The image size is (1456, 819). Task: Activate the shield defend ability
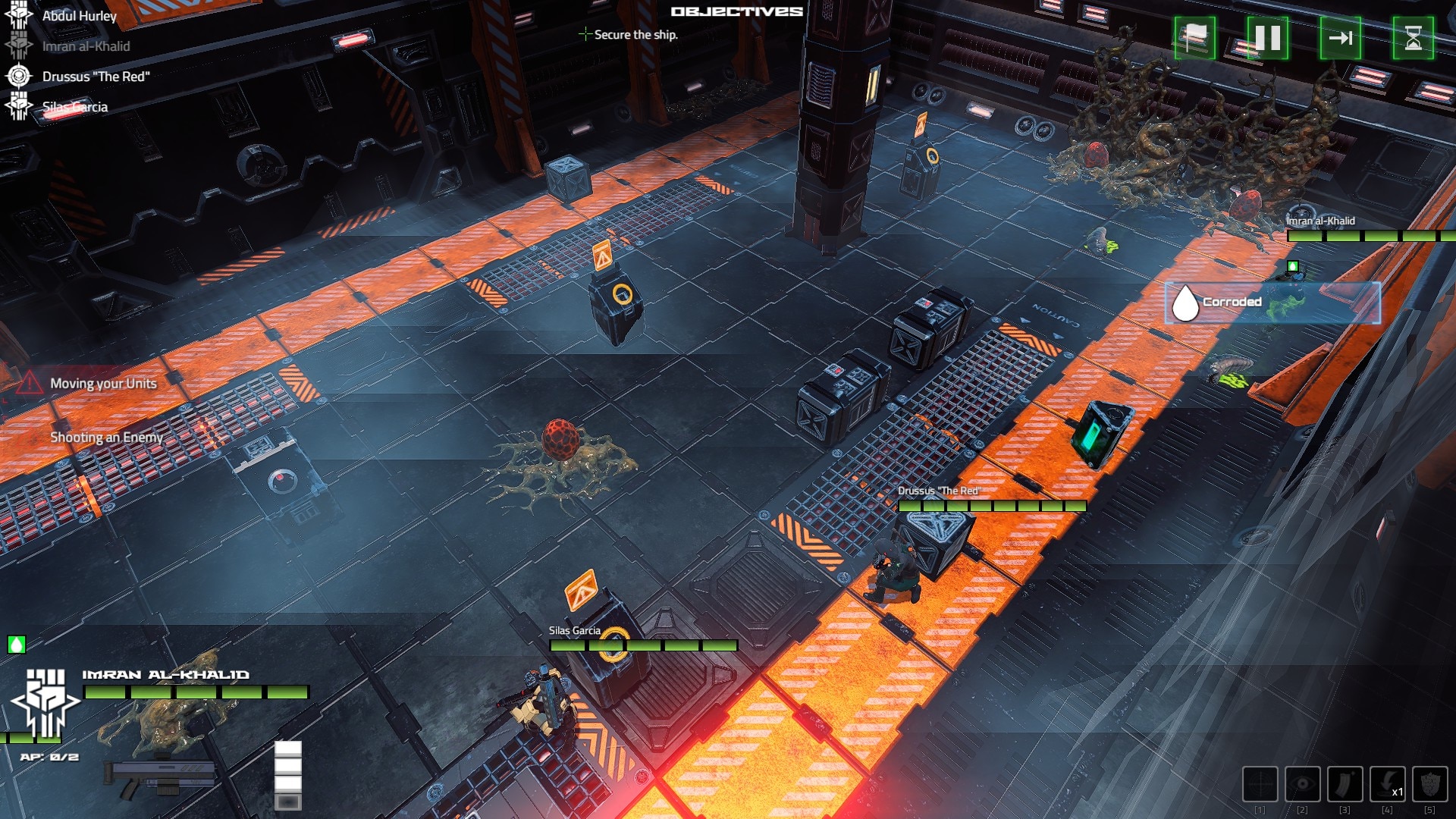1429,783
